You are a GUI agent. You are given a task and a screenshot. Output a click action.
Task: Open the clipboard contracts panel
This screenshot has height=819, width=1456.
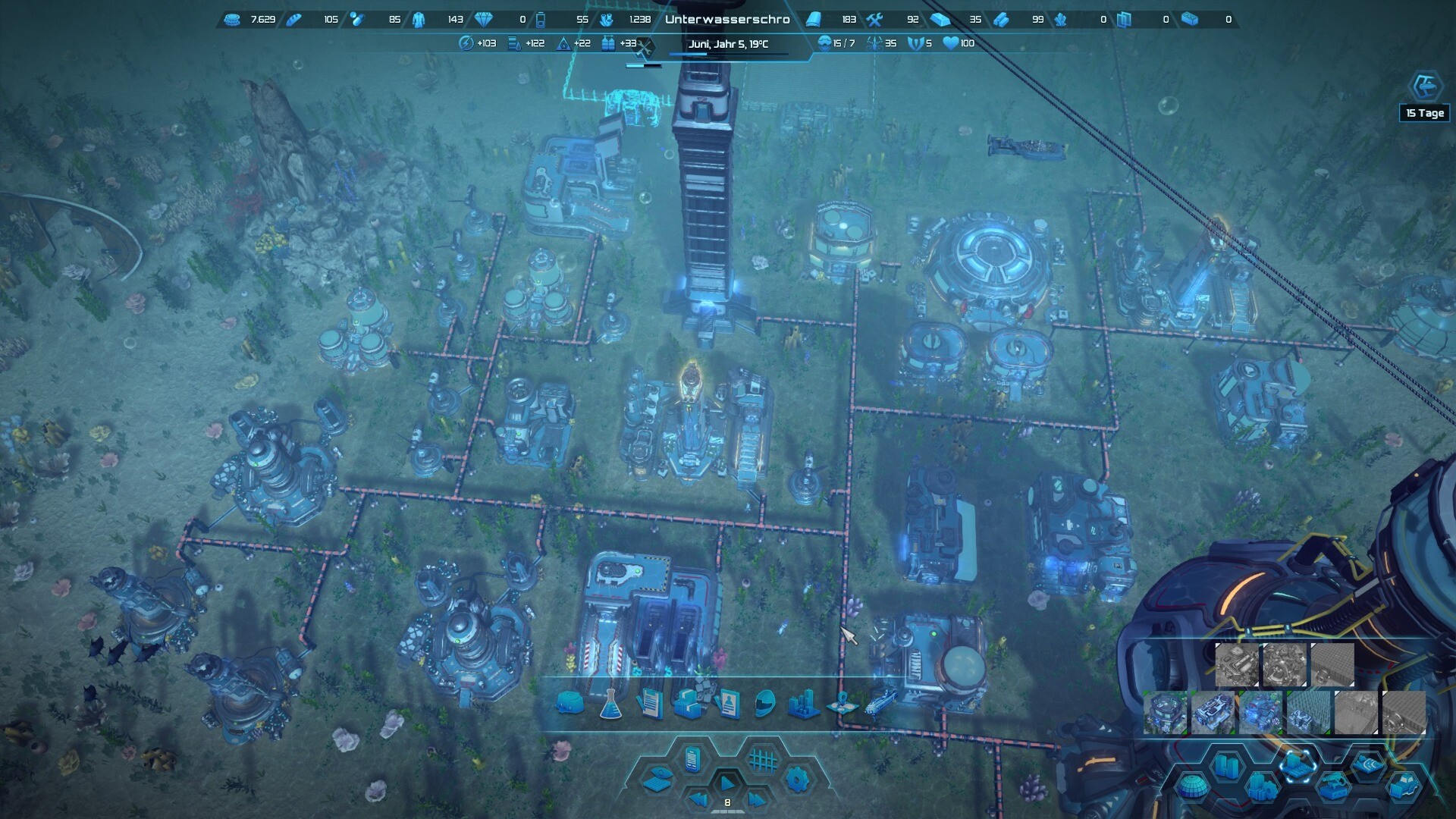pos(650,704)
